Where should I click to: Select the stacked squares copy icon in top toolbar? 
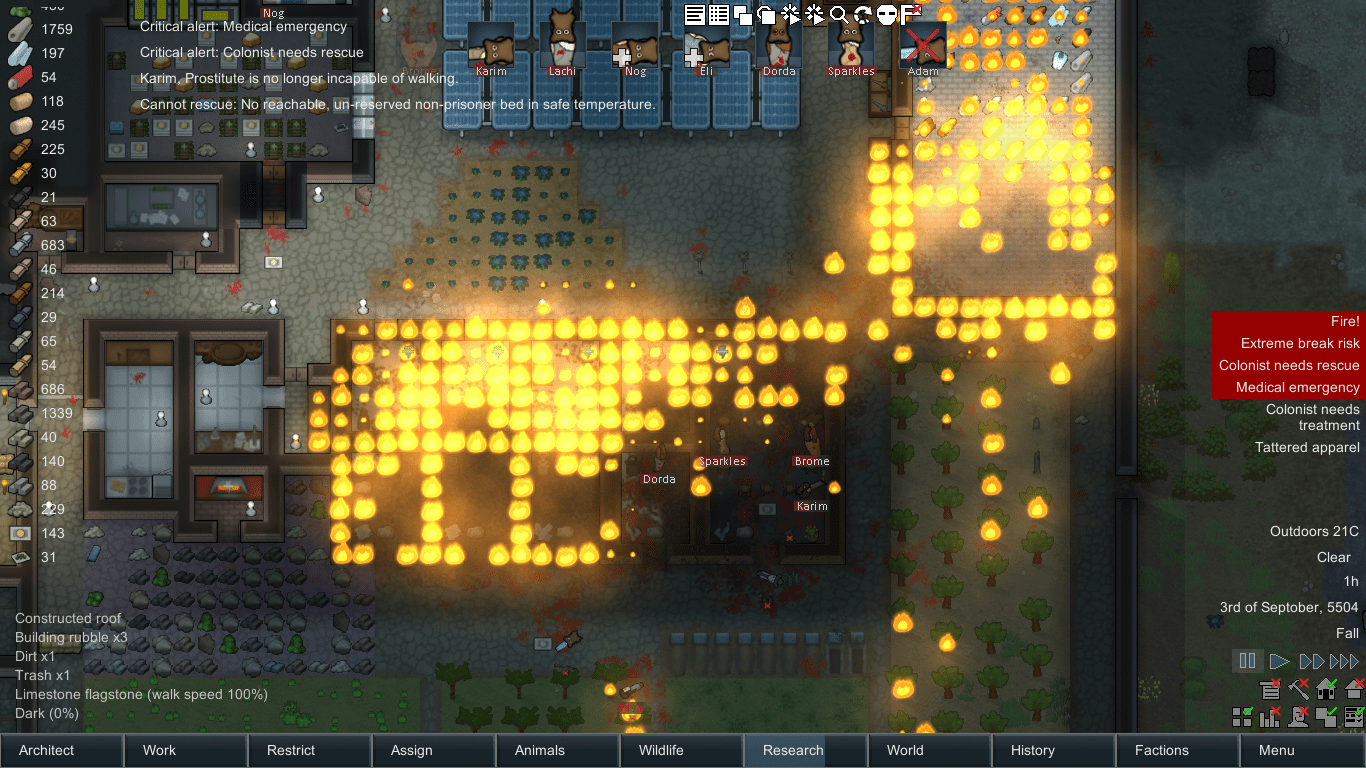(x=742, y=15)
